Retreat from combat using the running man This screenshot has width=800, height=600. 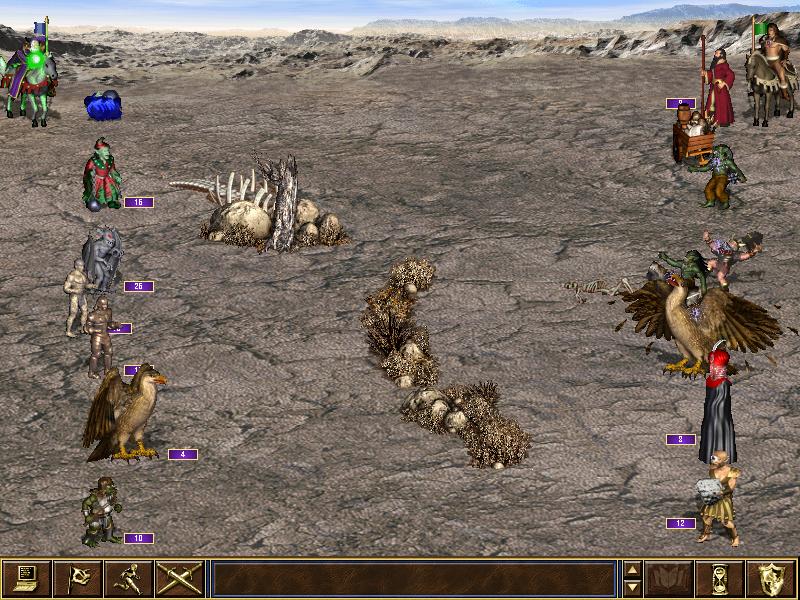[x=129, y=579]
